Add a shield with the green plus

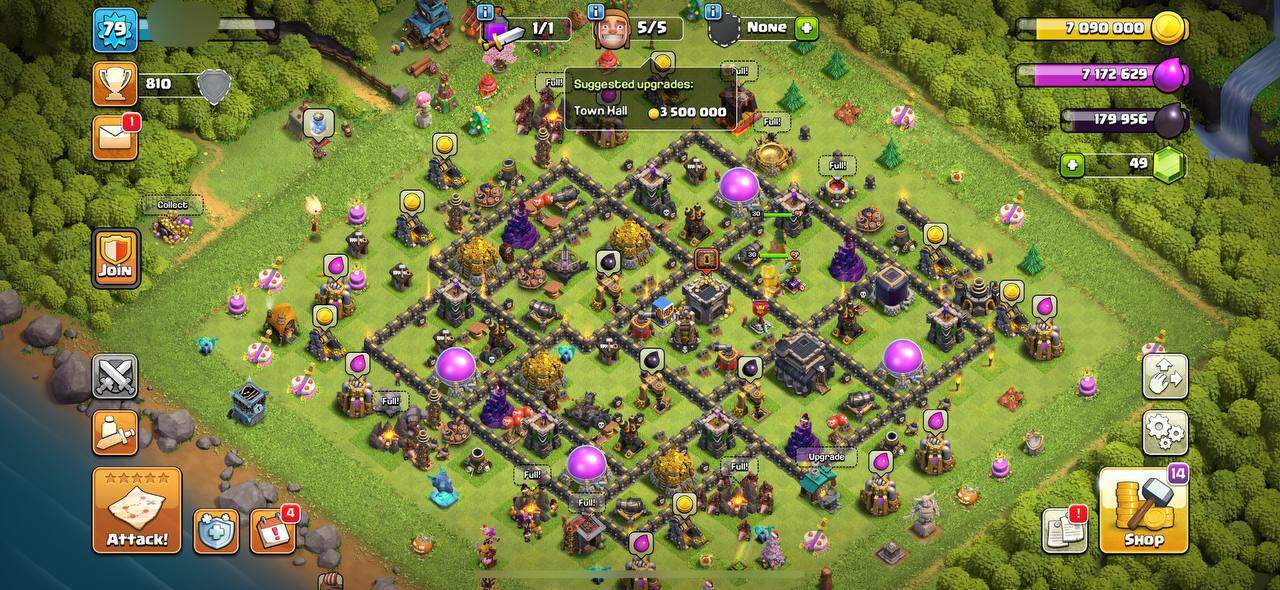pos(806,28)
